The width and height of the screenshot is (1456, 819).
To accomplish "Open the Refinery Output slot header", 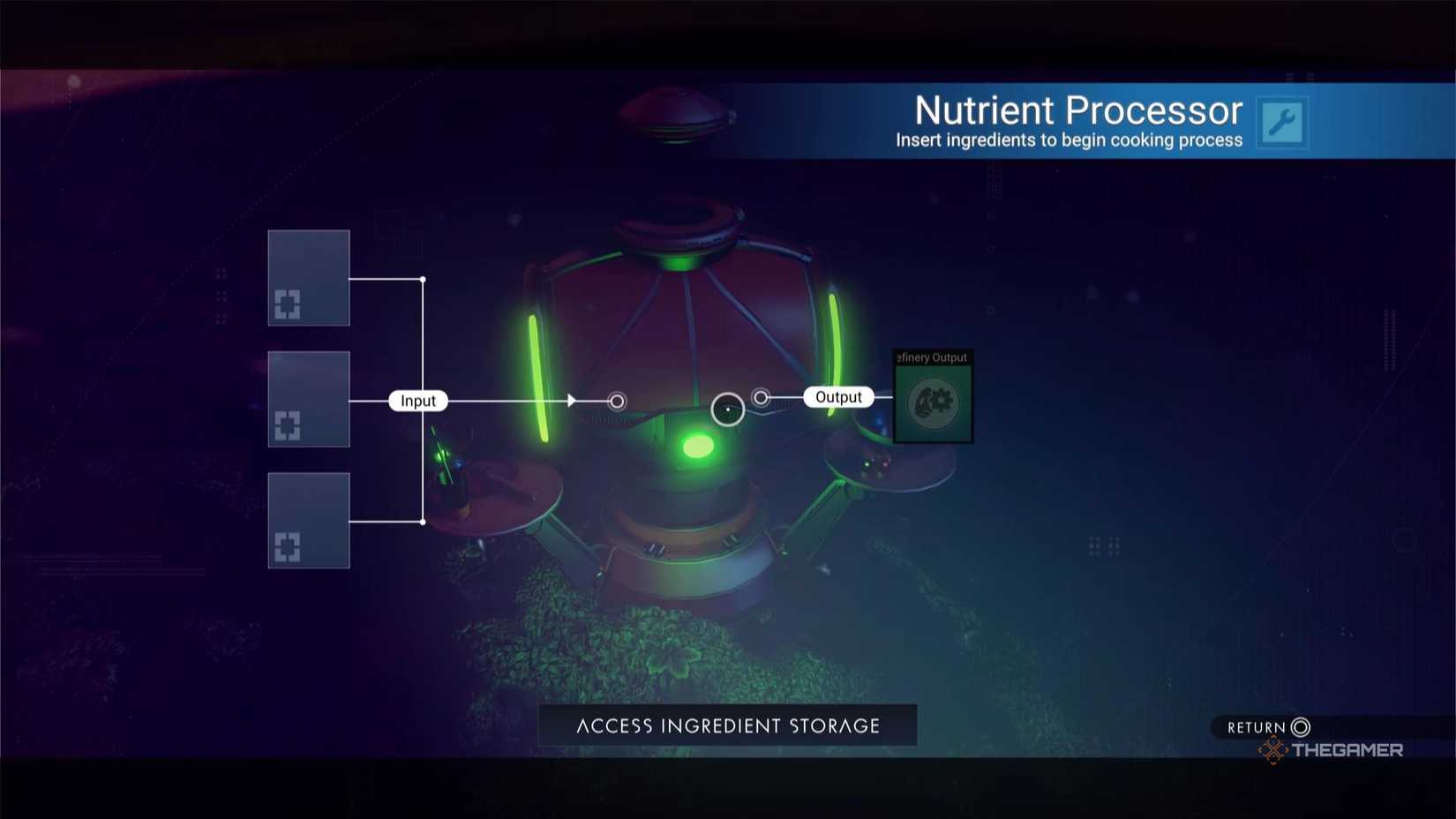I will coord(932,357).
